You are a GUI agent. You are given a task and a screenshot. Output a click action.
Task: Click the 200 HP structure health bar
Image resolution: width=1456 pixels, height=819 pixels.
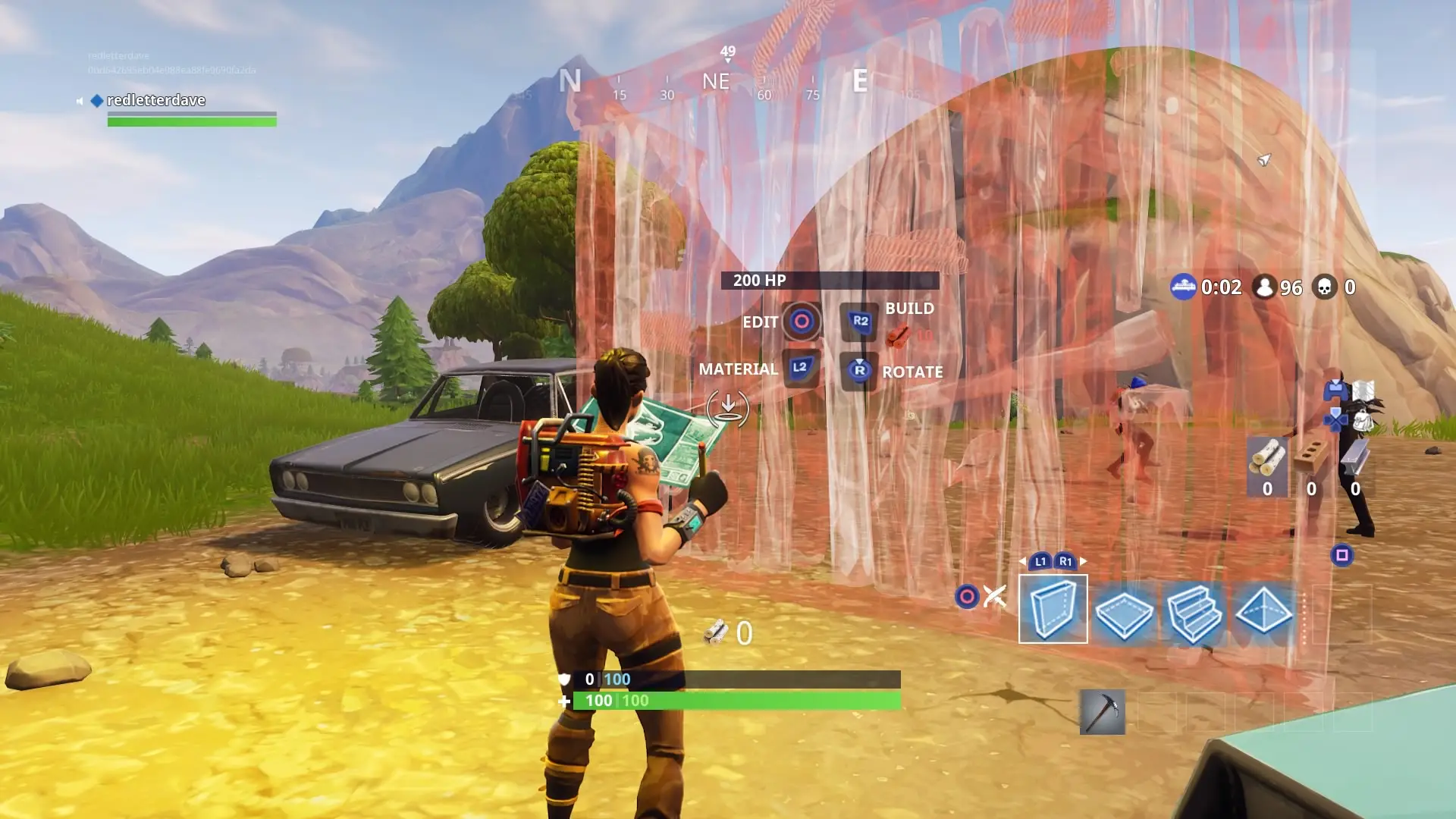[x=830, y=280]
